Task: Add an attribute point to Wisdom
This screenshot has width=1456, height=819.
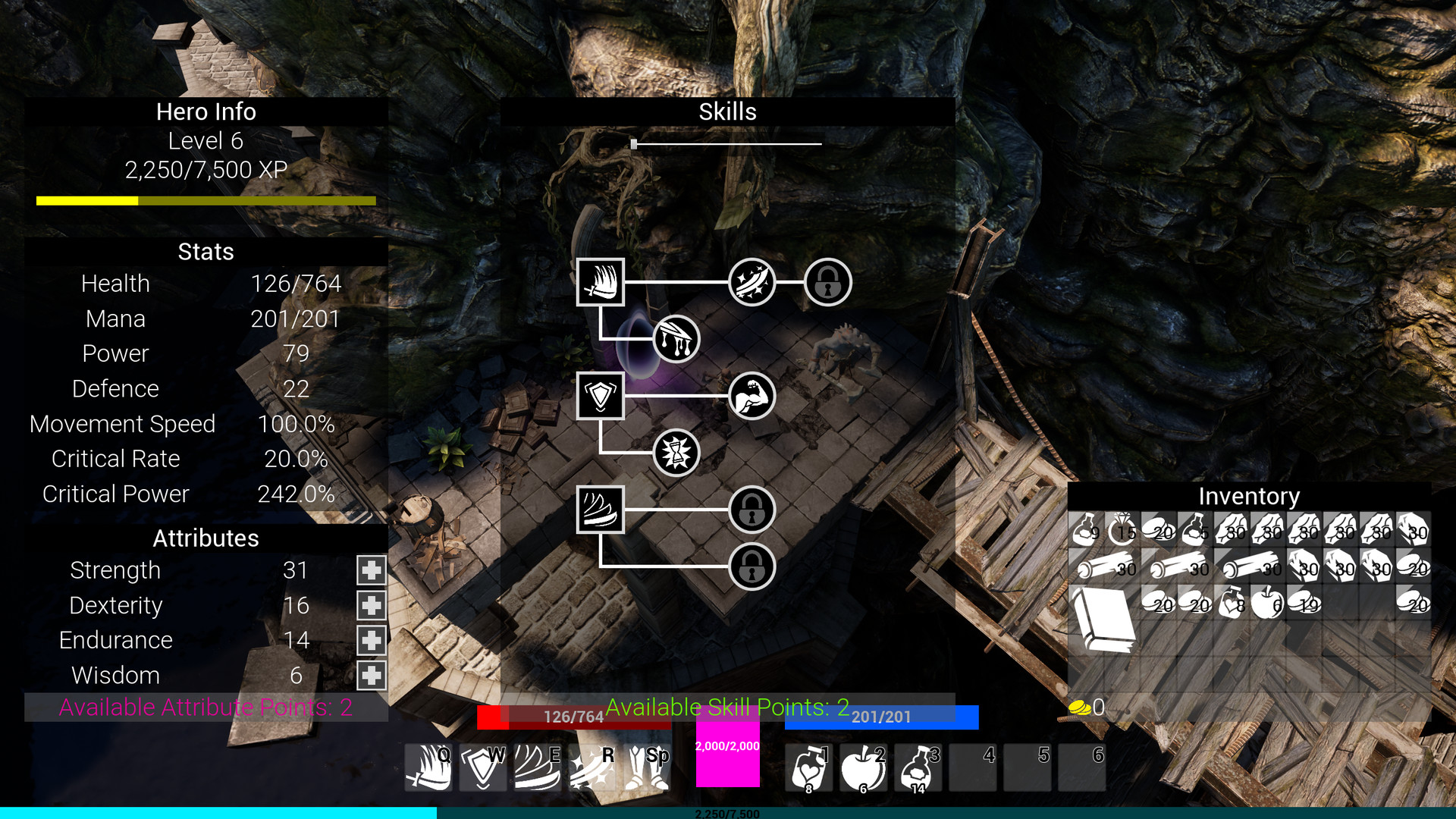Action: tap(371, 675)
